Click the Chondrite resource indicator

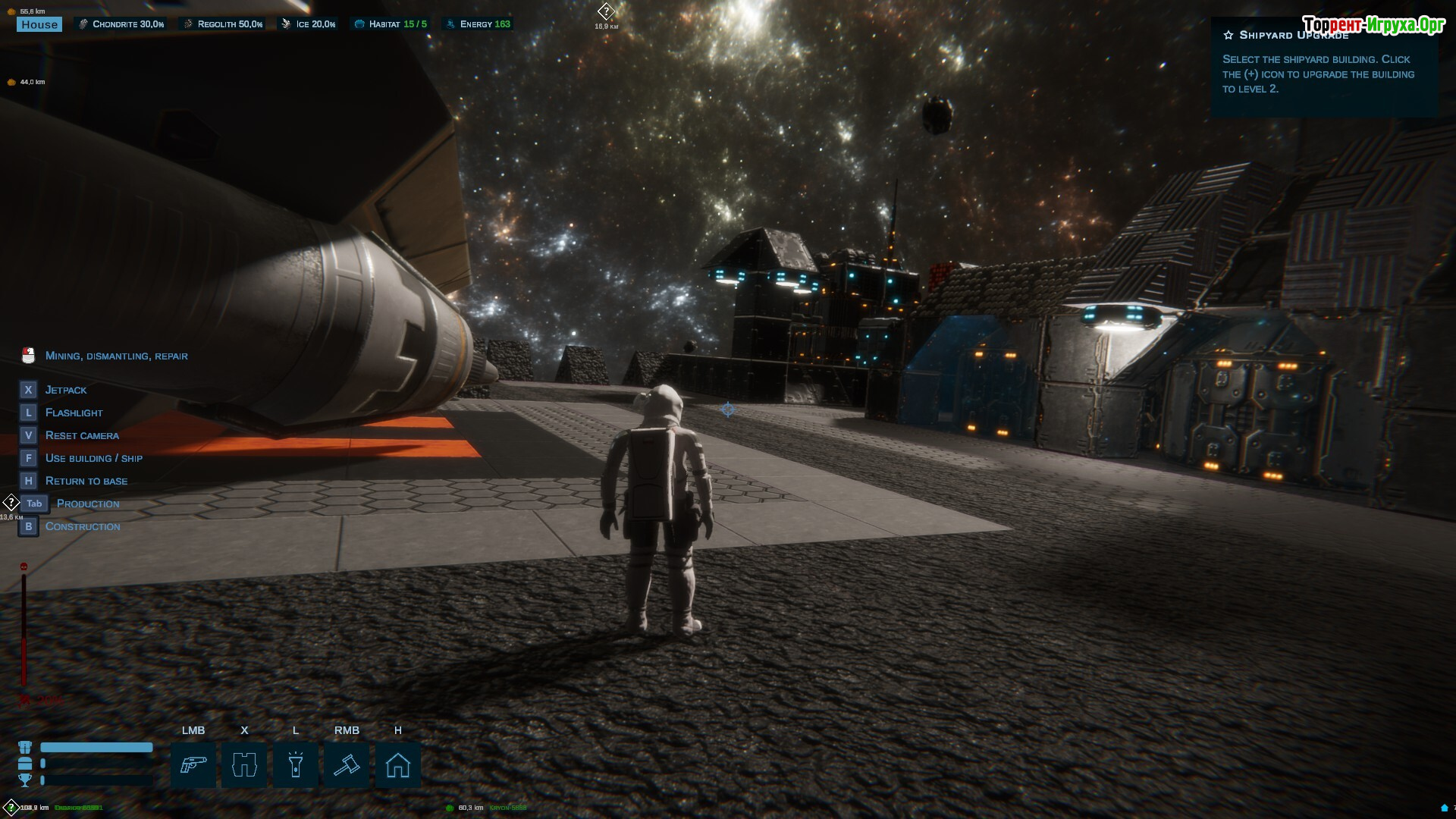pyautogui.click(x=121, y=24)
